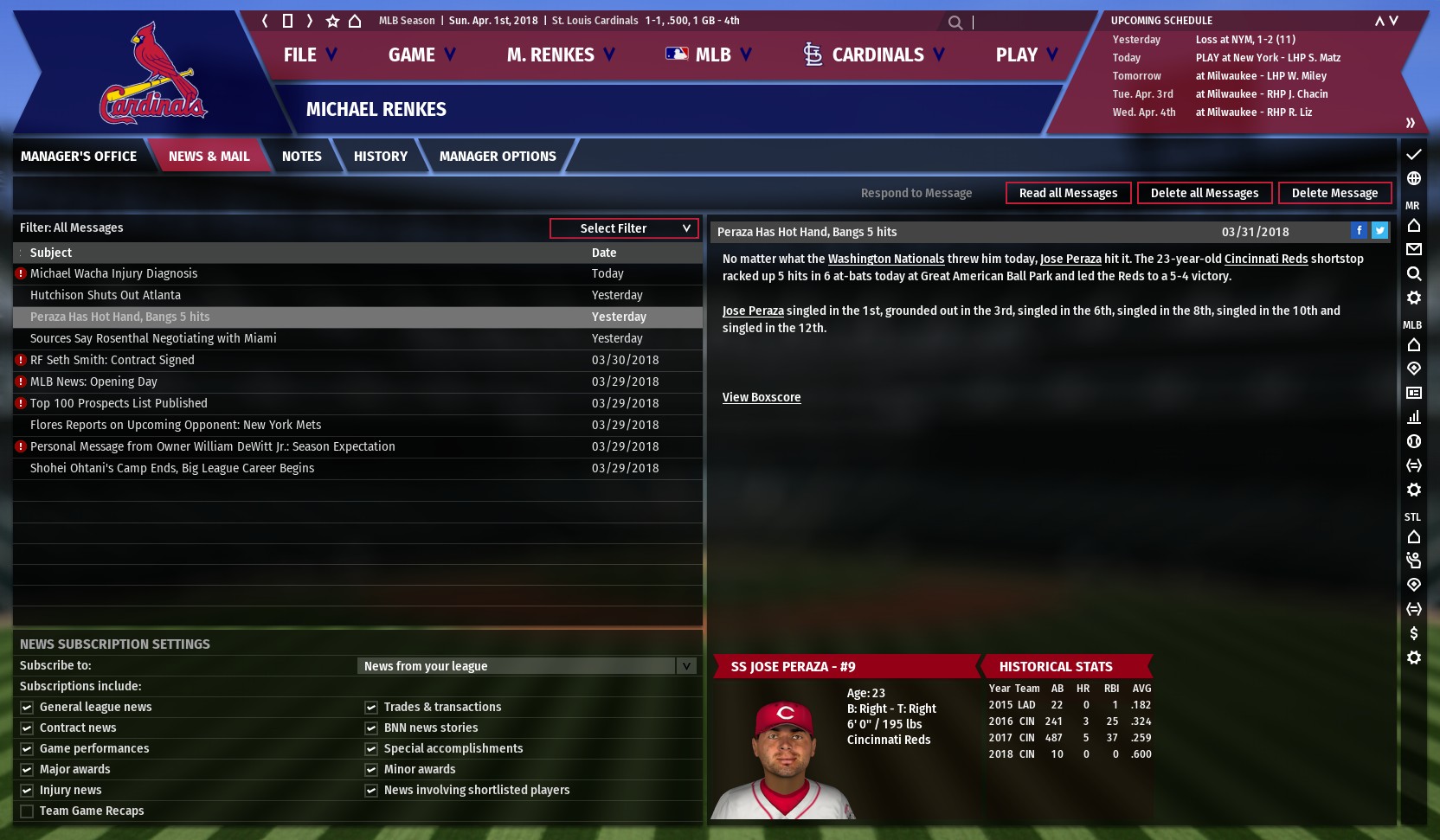Delete the currently selected message

click(1334, 193)
